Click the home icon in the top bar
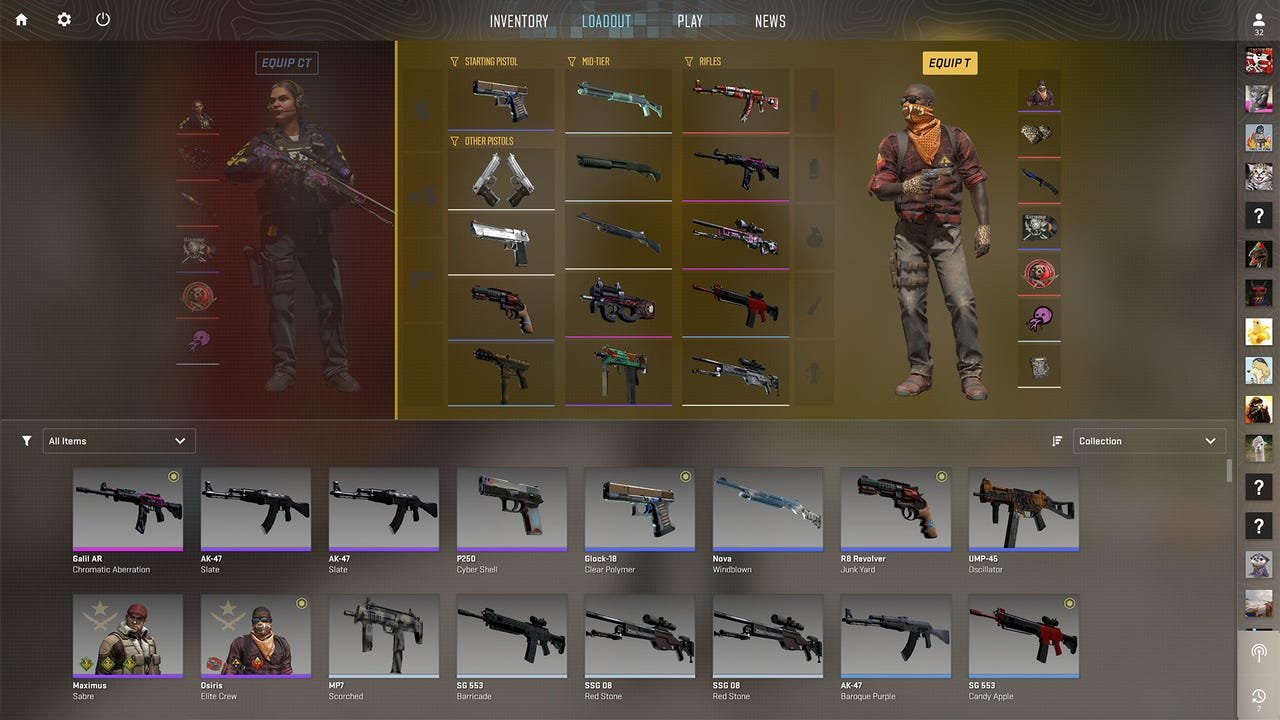1280x720 pixels. click(20, 19)
